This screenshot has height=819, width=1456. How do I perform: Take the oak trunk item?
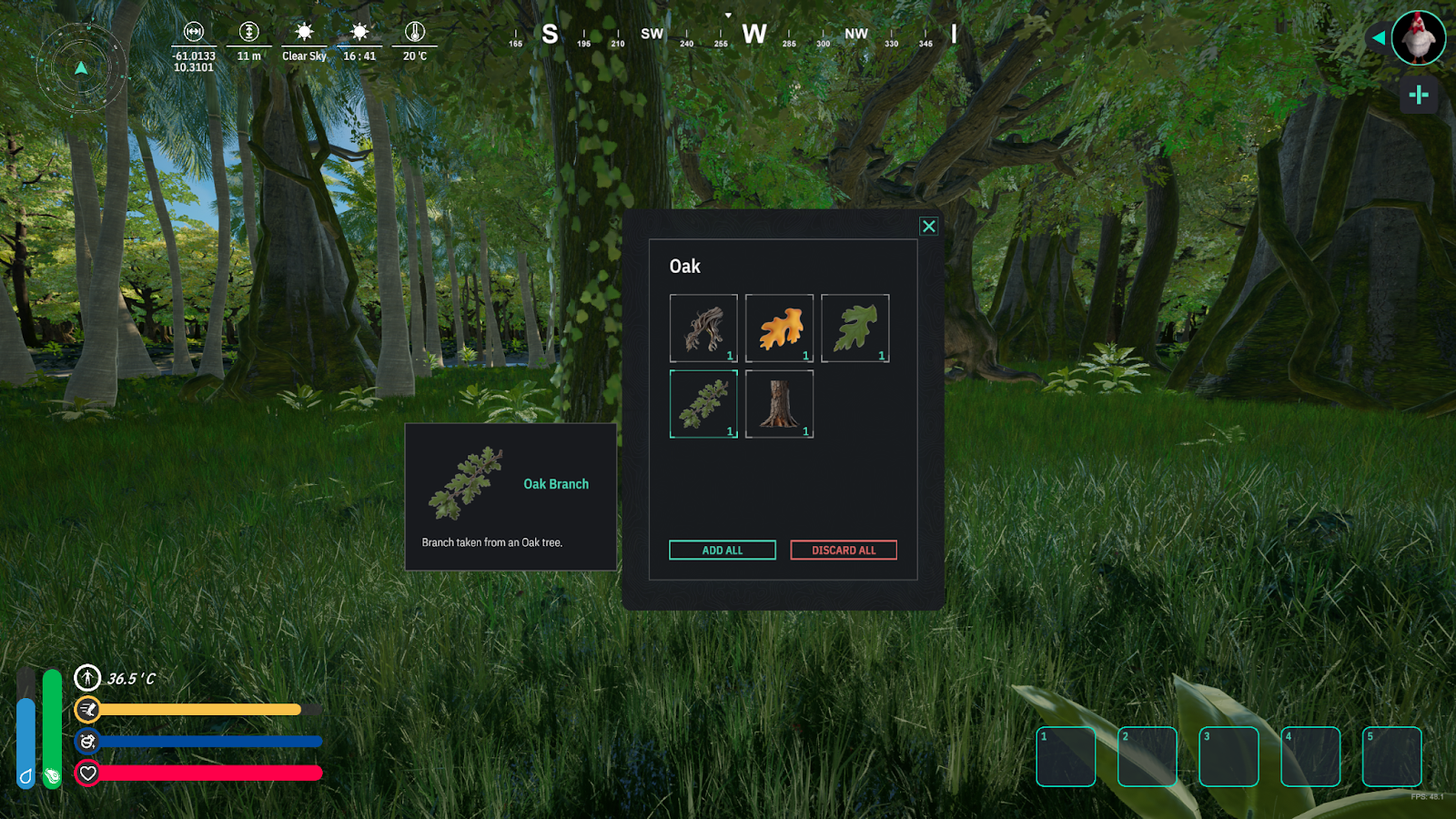click(779, 404)
